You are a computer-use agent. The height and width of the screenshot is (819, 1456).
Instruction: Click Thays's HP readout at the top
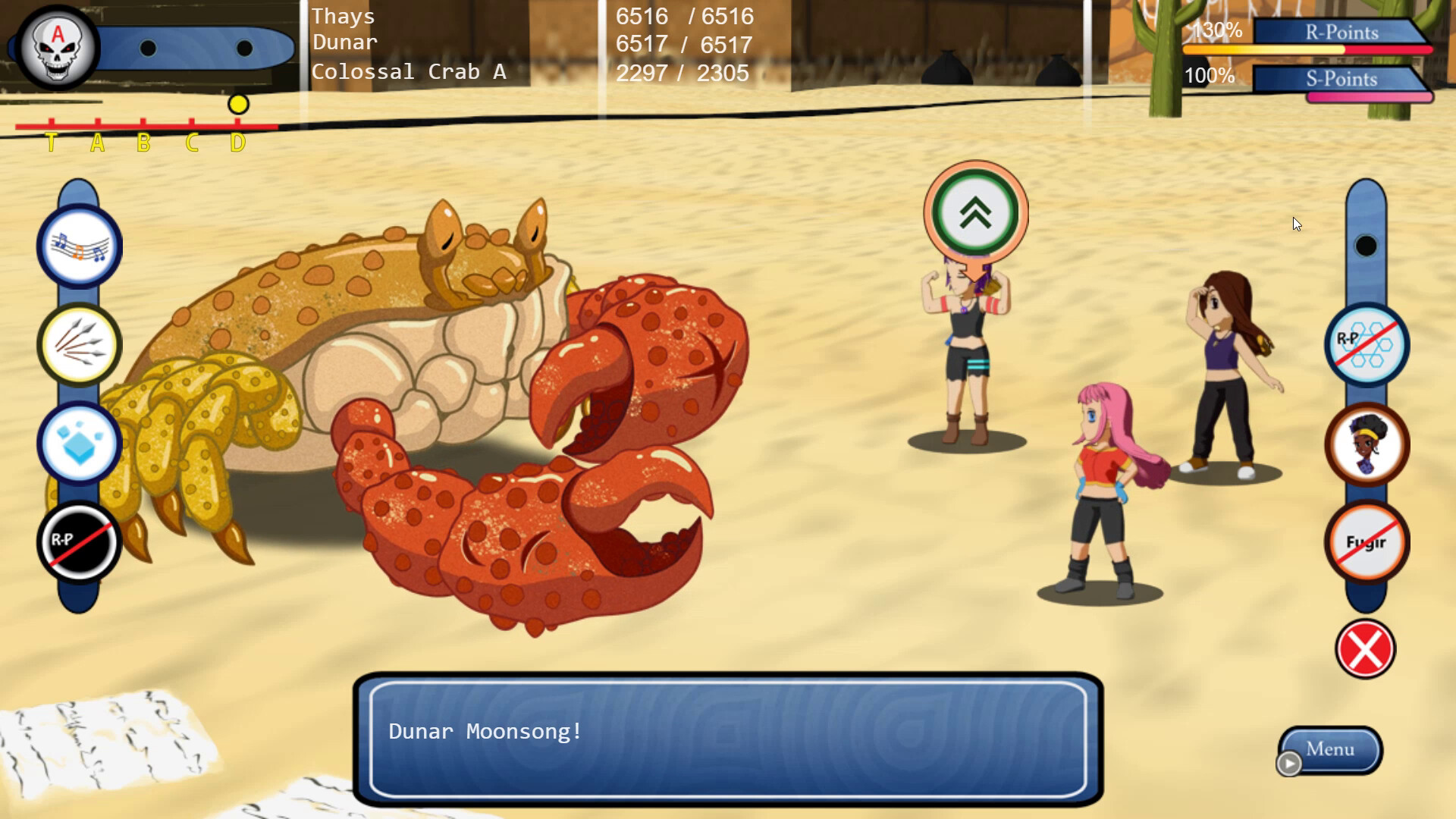pos(685,16)
